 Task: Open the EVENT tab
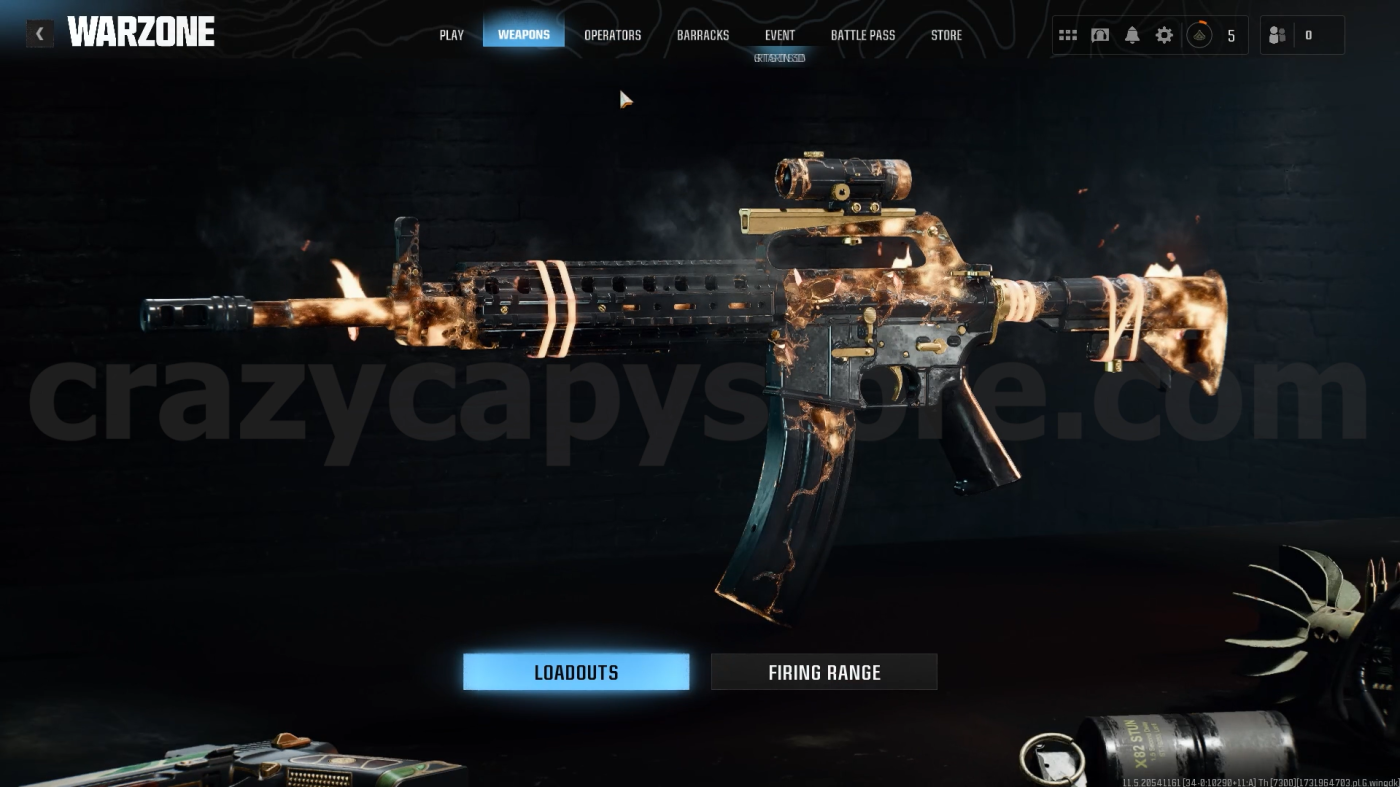[x=779, y=34]
